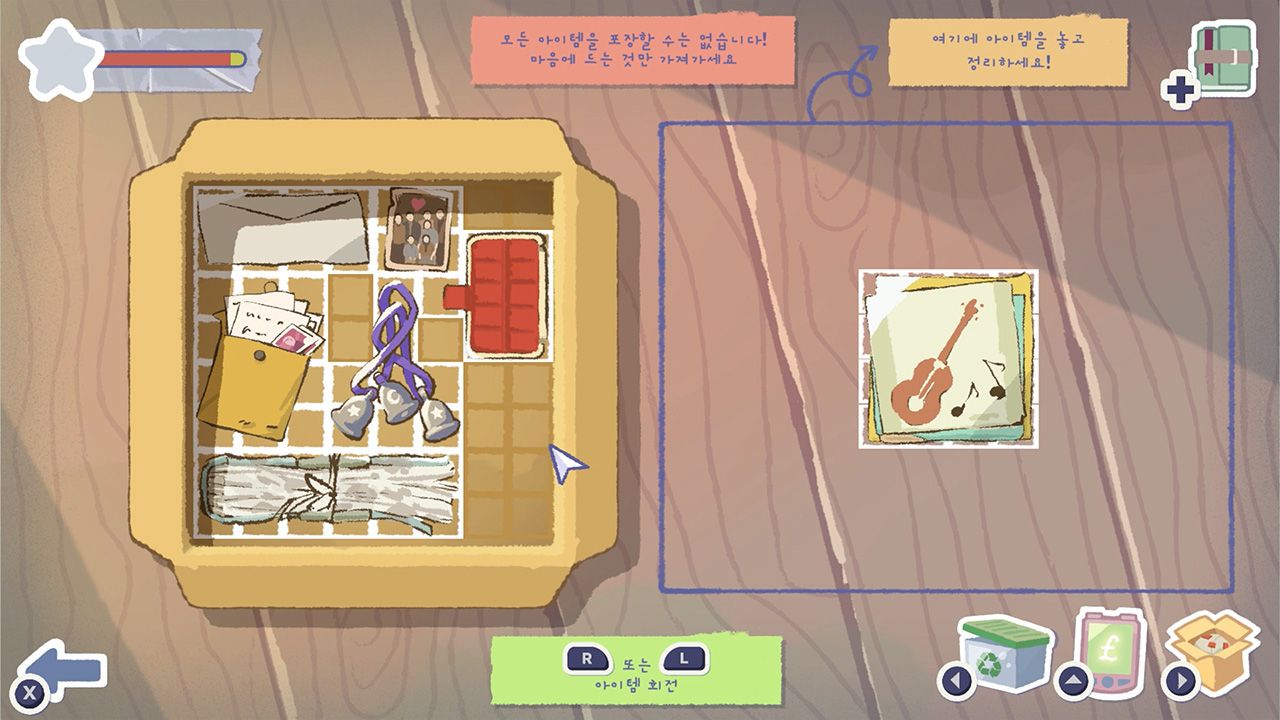Choose the cardboard packing box icon
The width and height of the screenshot is (1280, 720).
pyautogui.click(x=1212, y=652)
